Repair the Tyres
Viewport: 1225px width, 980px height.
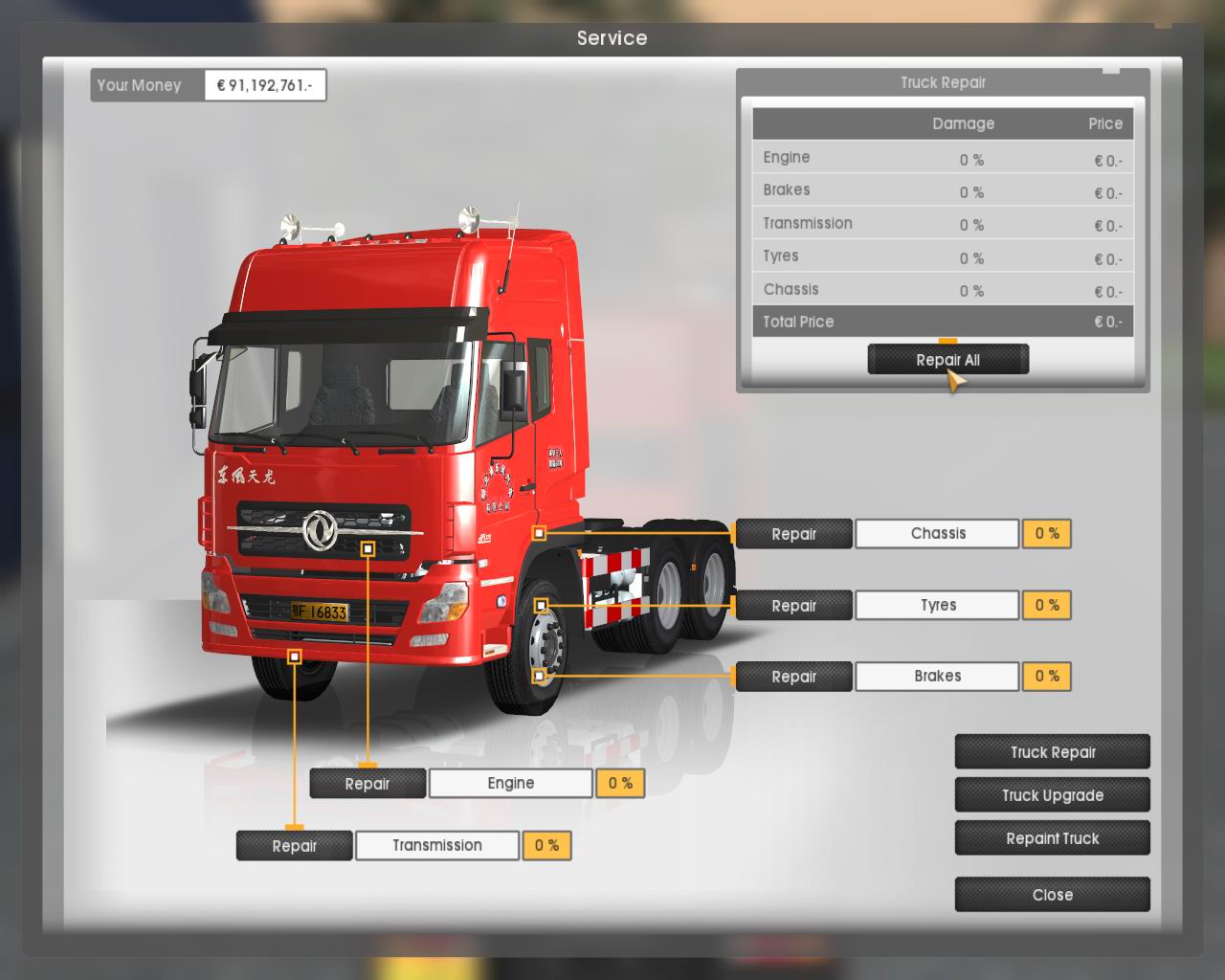click(793, 606)
